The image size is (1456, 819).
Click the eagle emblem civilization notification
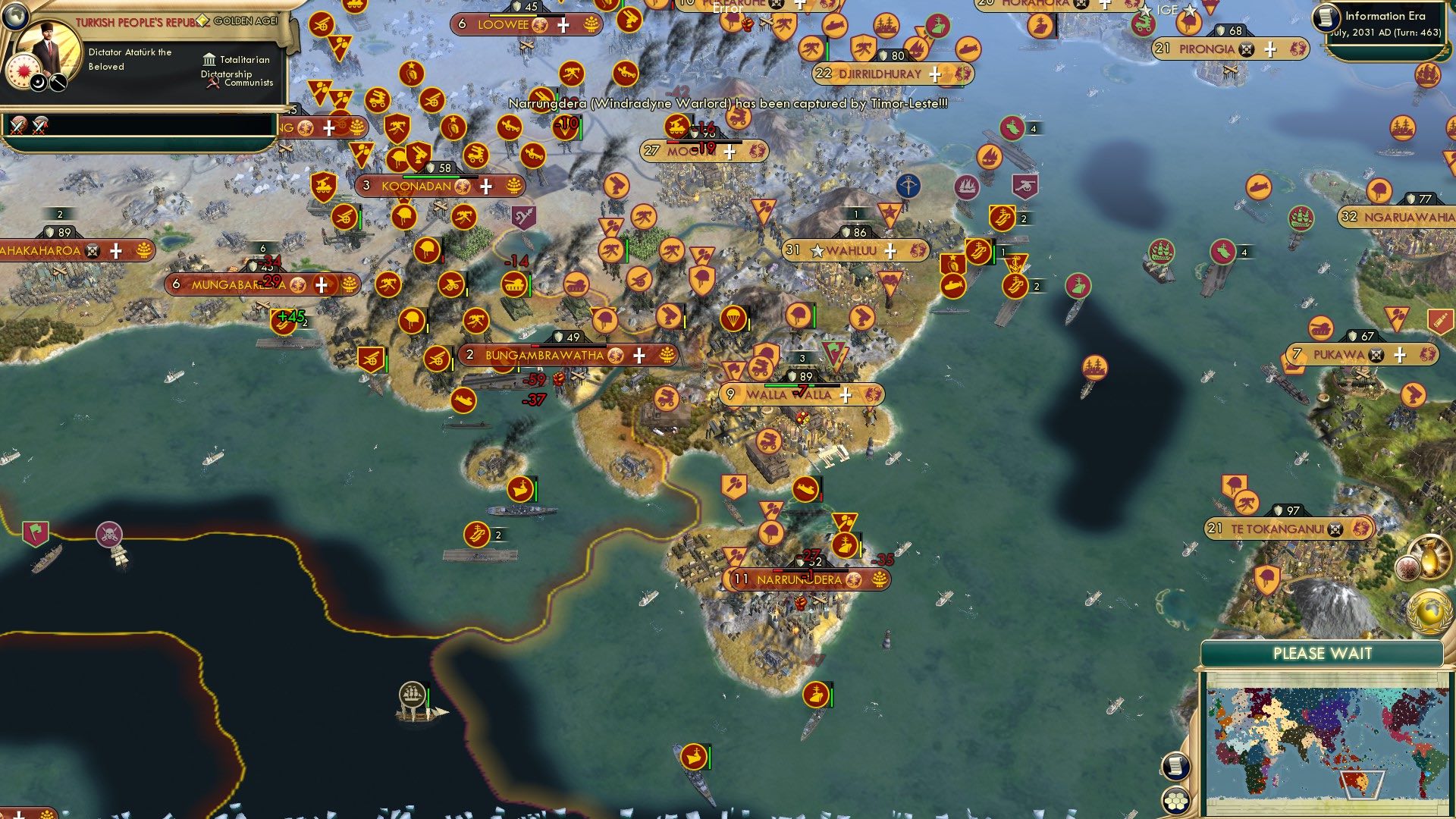[1407, 567]
